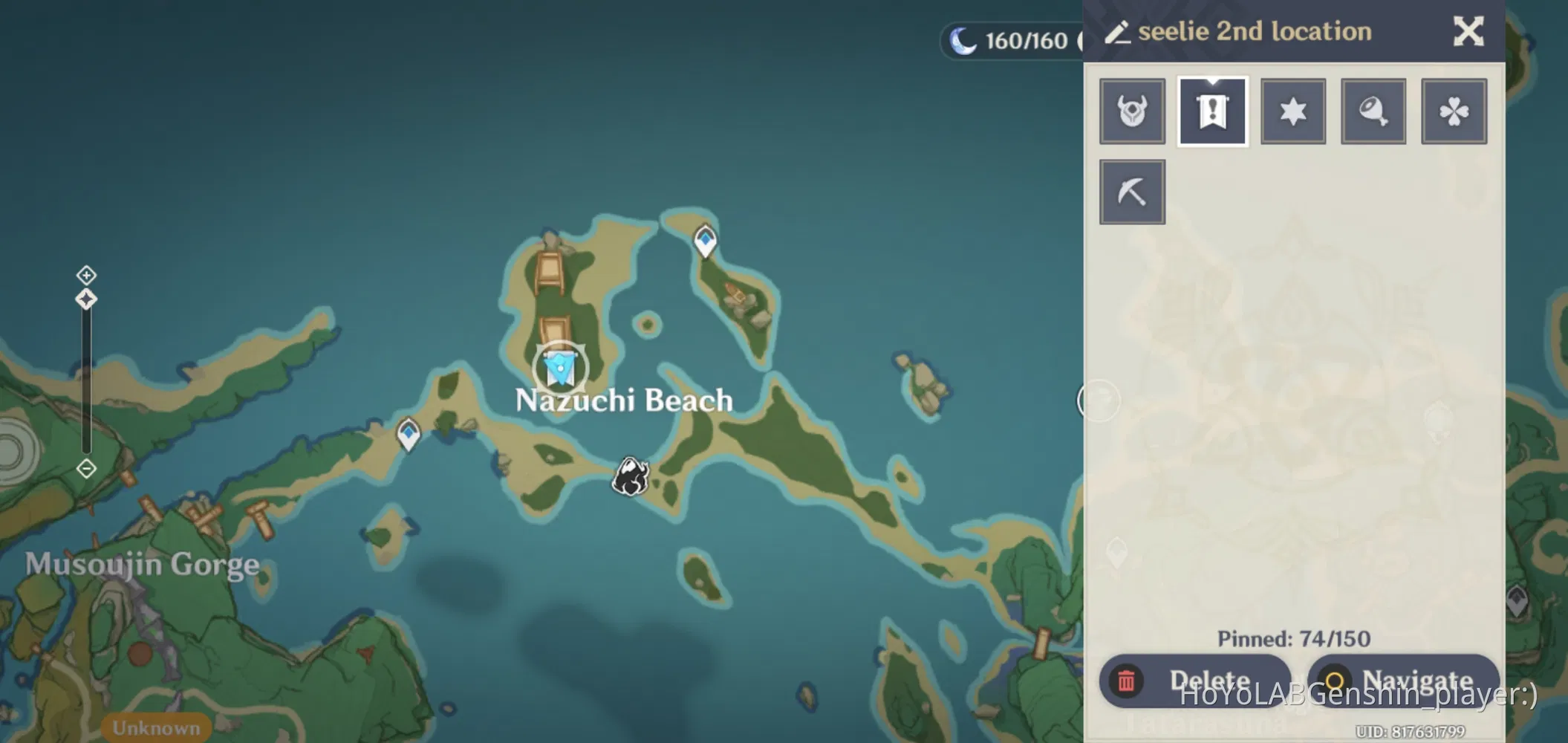This screenshot has height=743, width=1568.
Task: Pick the clover pin category icon
Action: [x=1454, y=110]
